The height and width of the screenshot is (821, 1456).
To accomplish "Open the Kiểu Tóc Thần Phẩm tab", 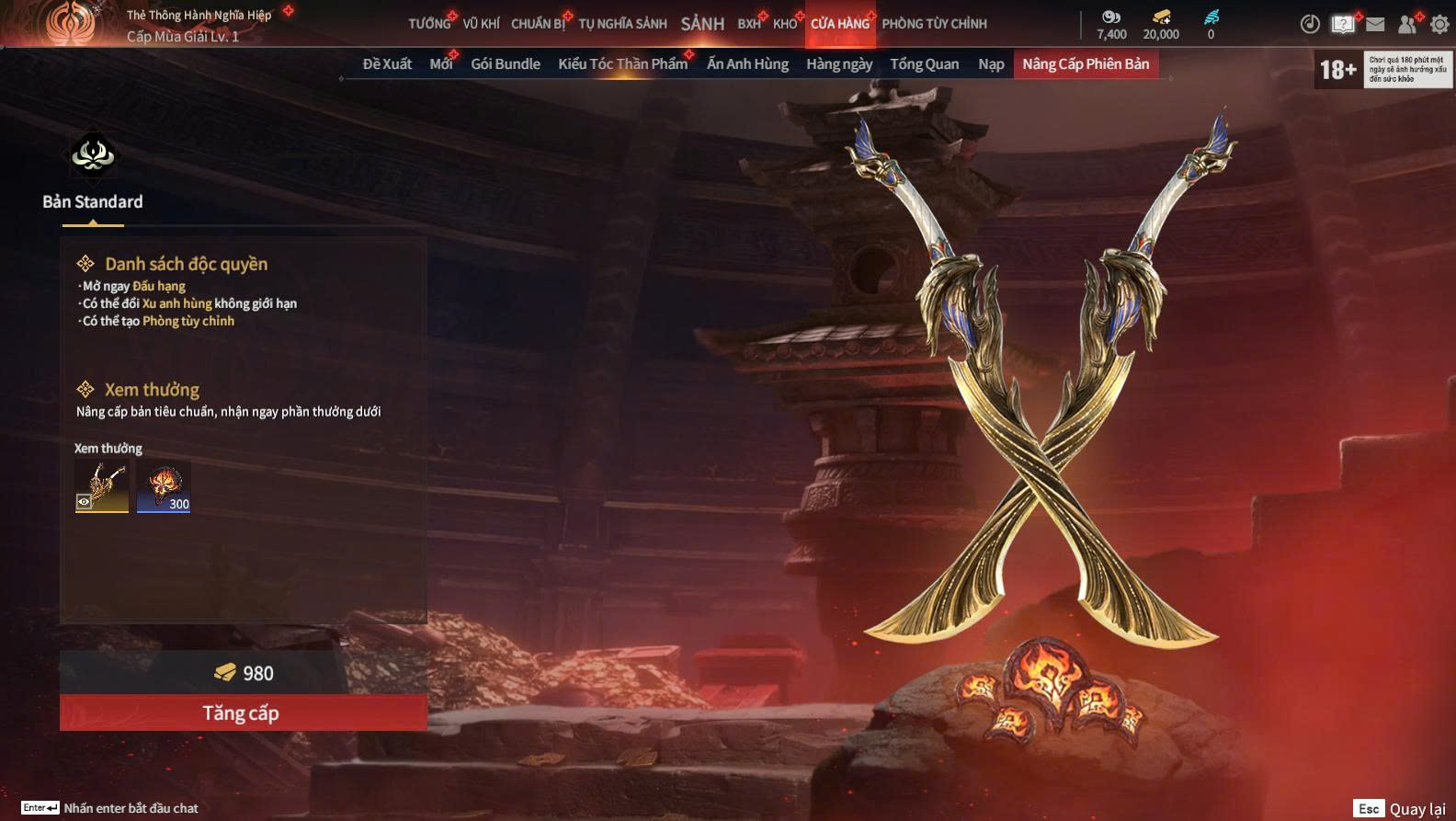I will [622, 64].
